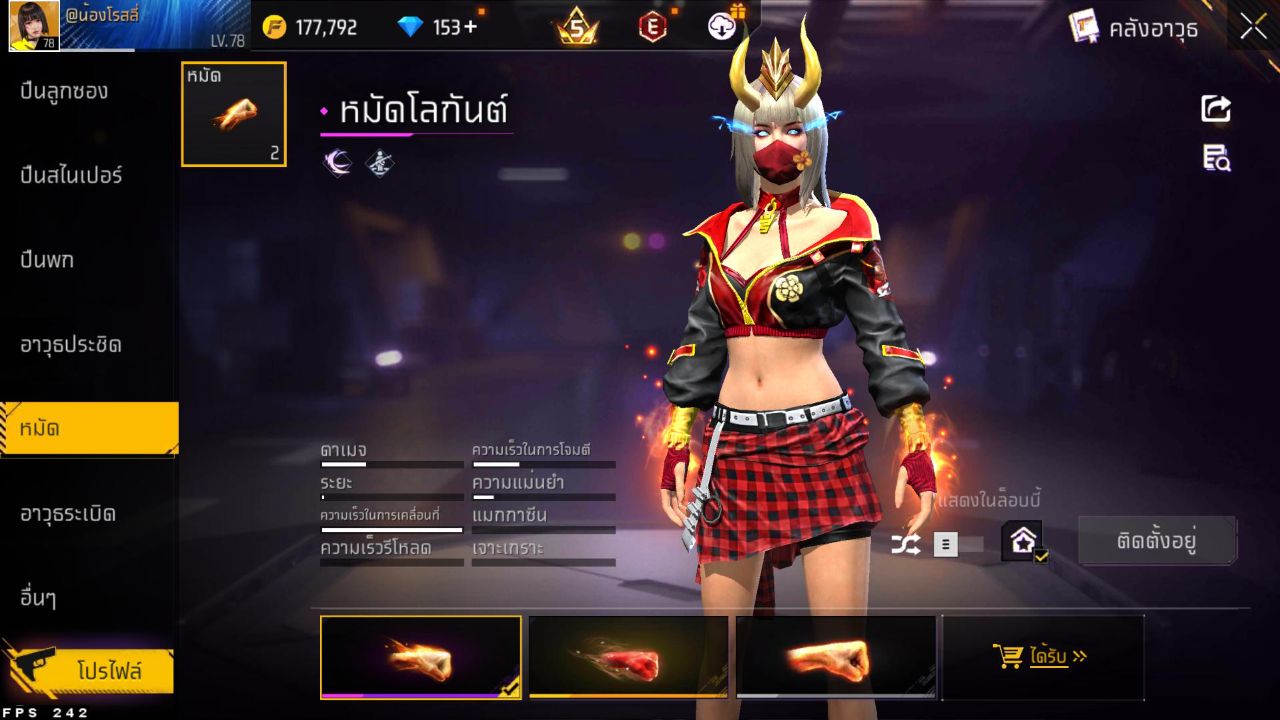Screen dimensions: 1280x720
Task: Open the red Elite Pass E icon
Action: pyautogui.click(x=653, y=27)
